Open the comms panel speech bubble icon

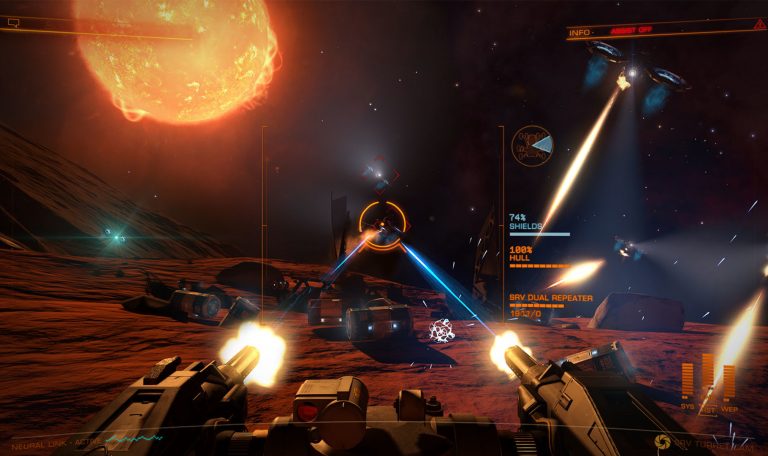click(13, 22)
